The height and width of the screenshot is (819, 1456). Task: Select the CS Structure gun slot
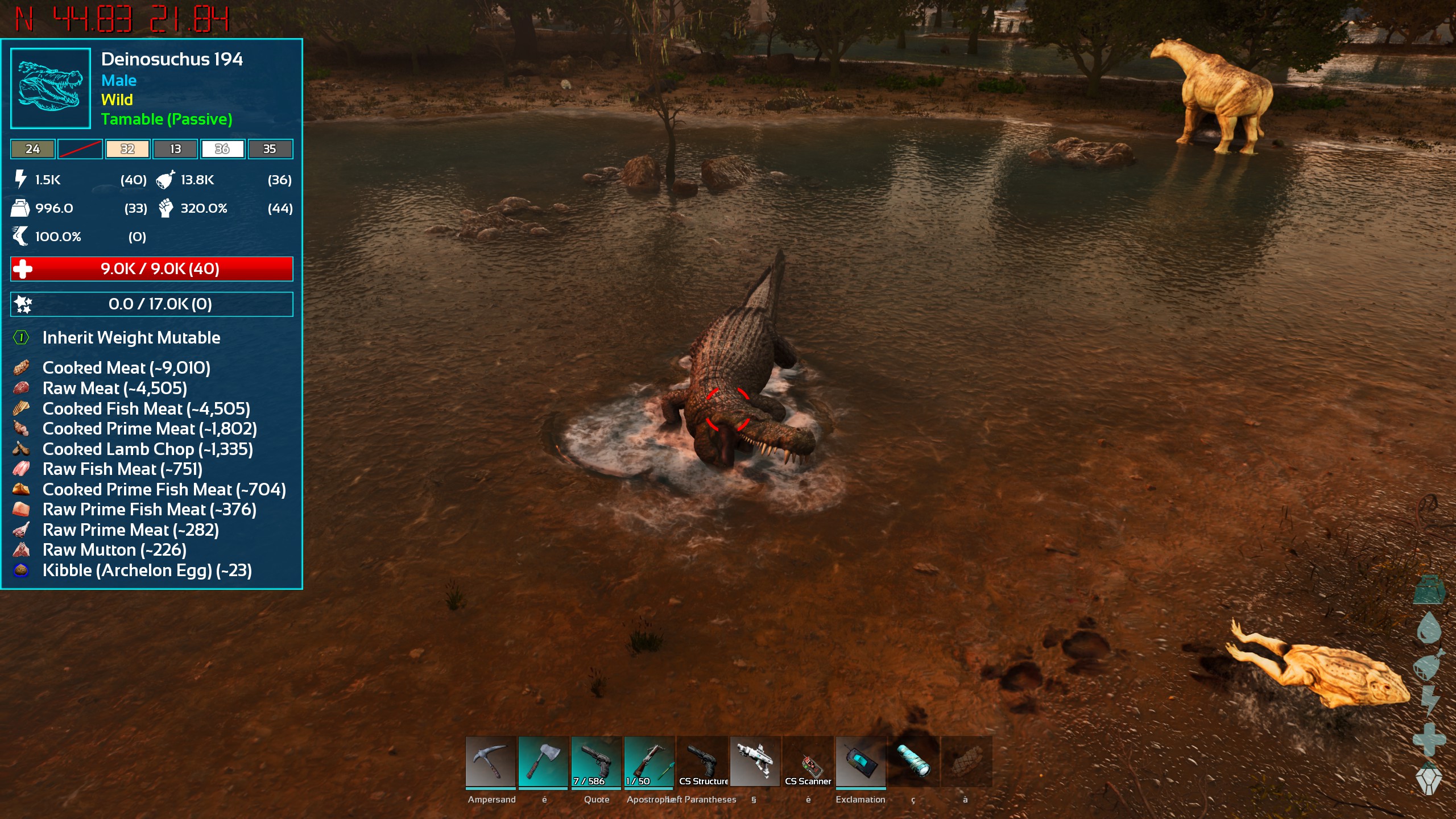pyautogui.click(x=702, y=762)
